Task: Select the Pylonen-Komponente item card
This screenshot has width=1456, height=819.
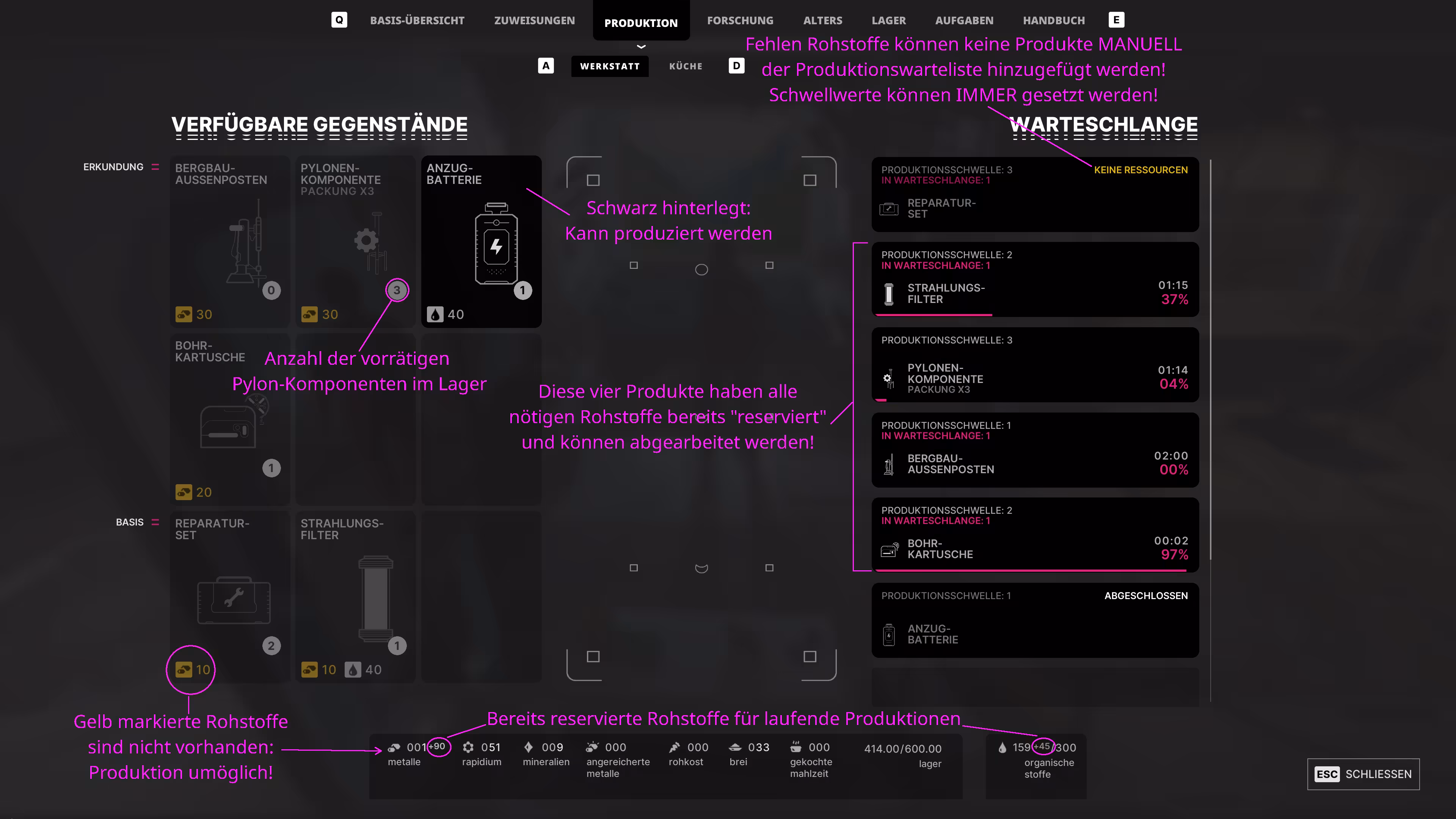Action: [x=355, y=242]
